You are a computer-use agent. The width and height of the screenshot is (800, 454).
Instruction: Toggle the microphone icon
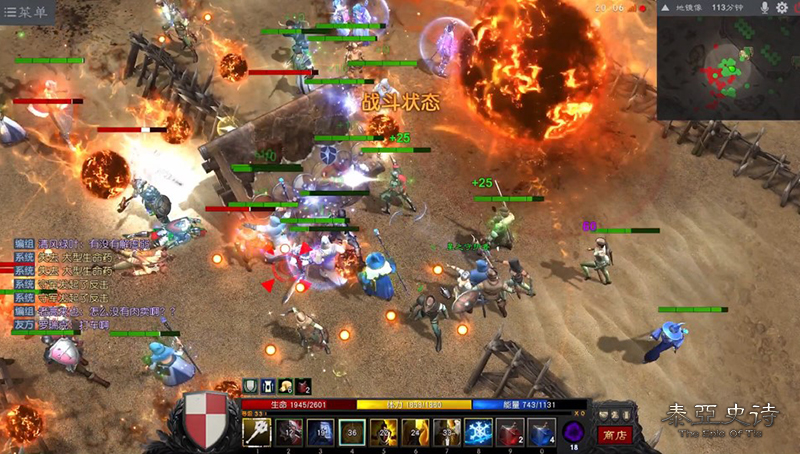pyautogui.click(x=764, y=8)
